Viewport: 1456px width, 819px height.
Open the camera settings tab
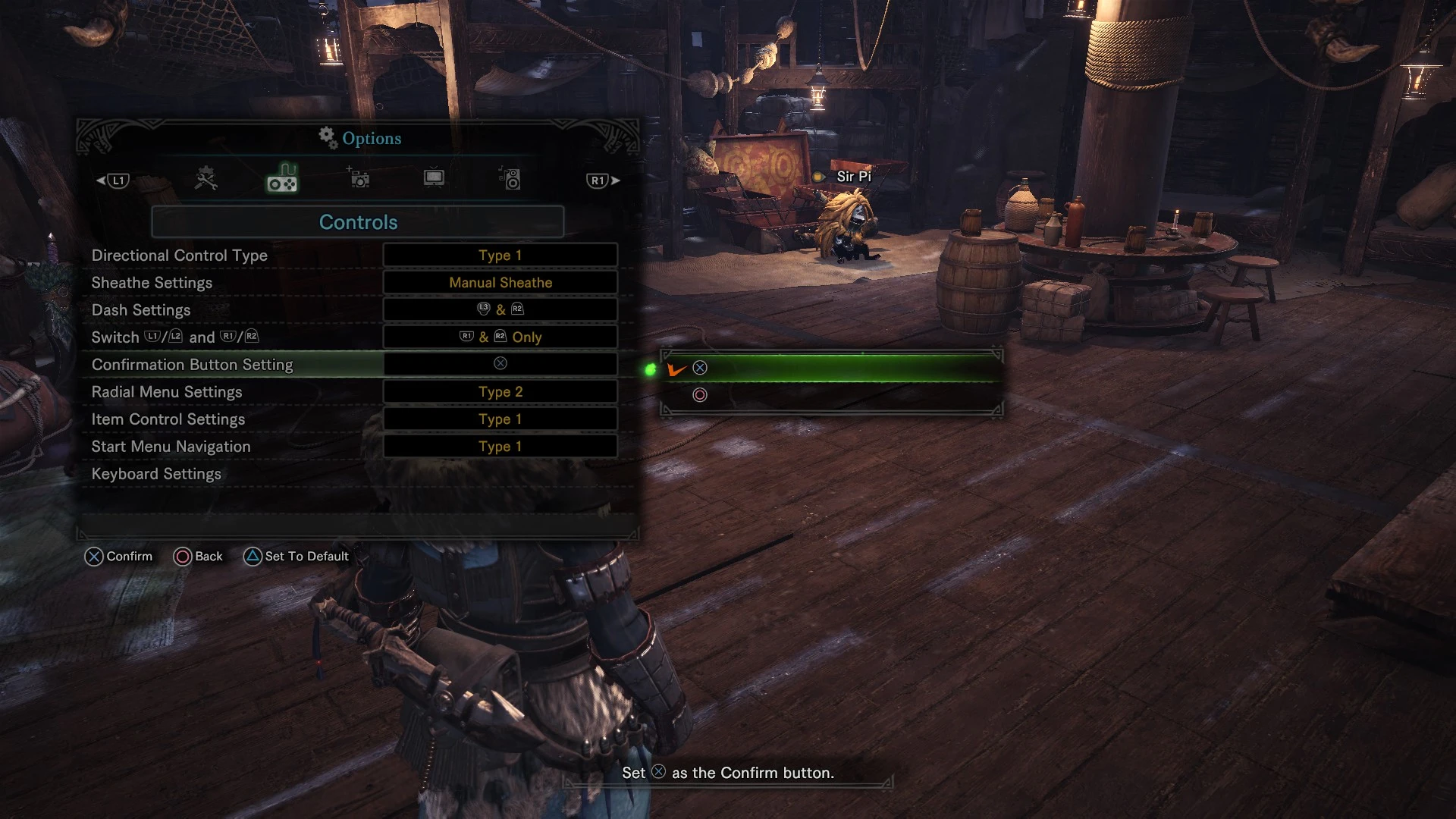(359, 179)
